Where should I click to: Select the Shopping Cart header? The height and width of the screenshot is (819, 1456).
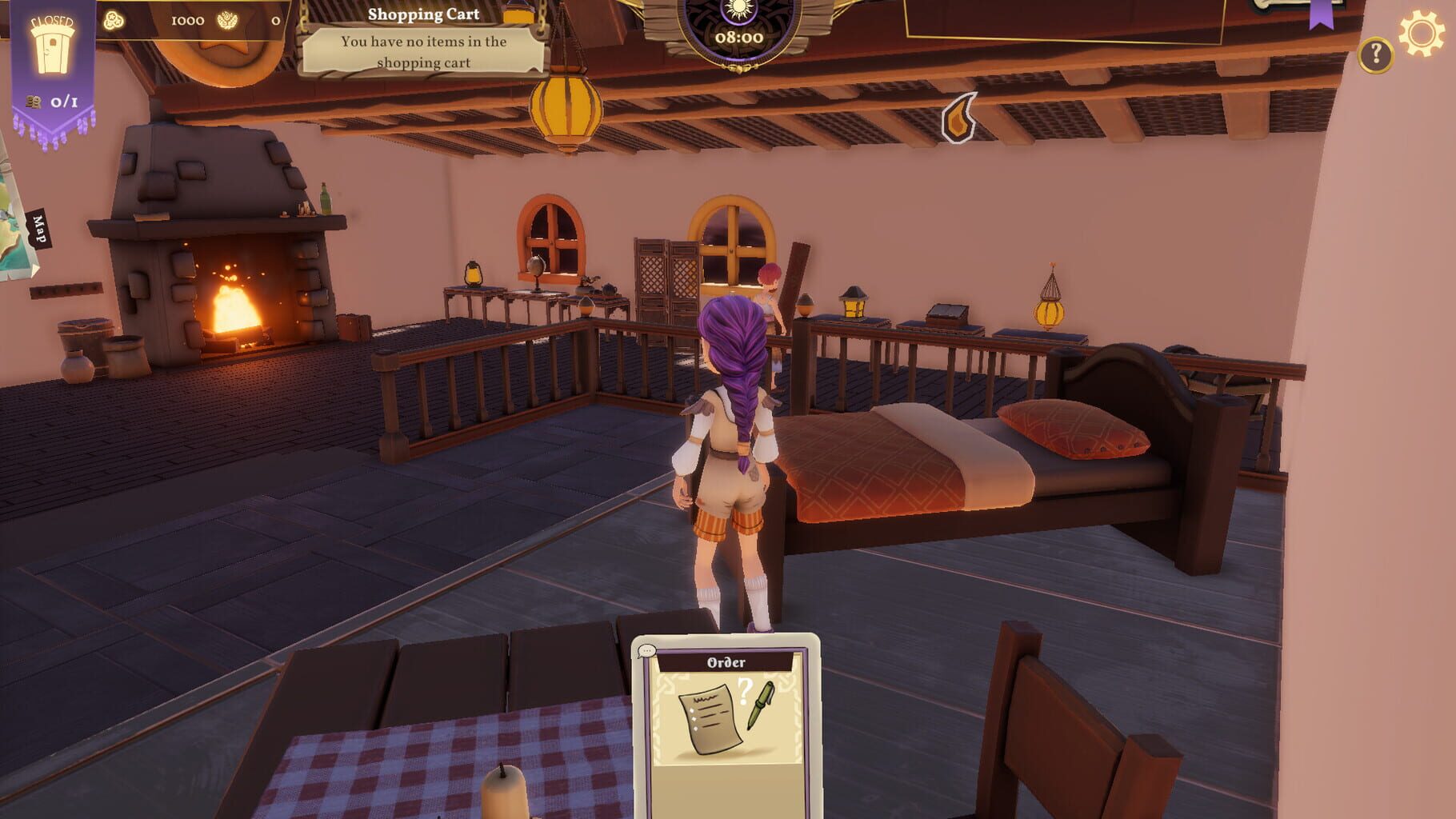(x=422, y=13)
